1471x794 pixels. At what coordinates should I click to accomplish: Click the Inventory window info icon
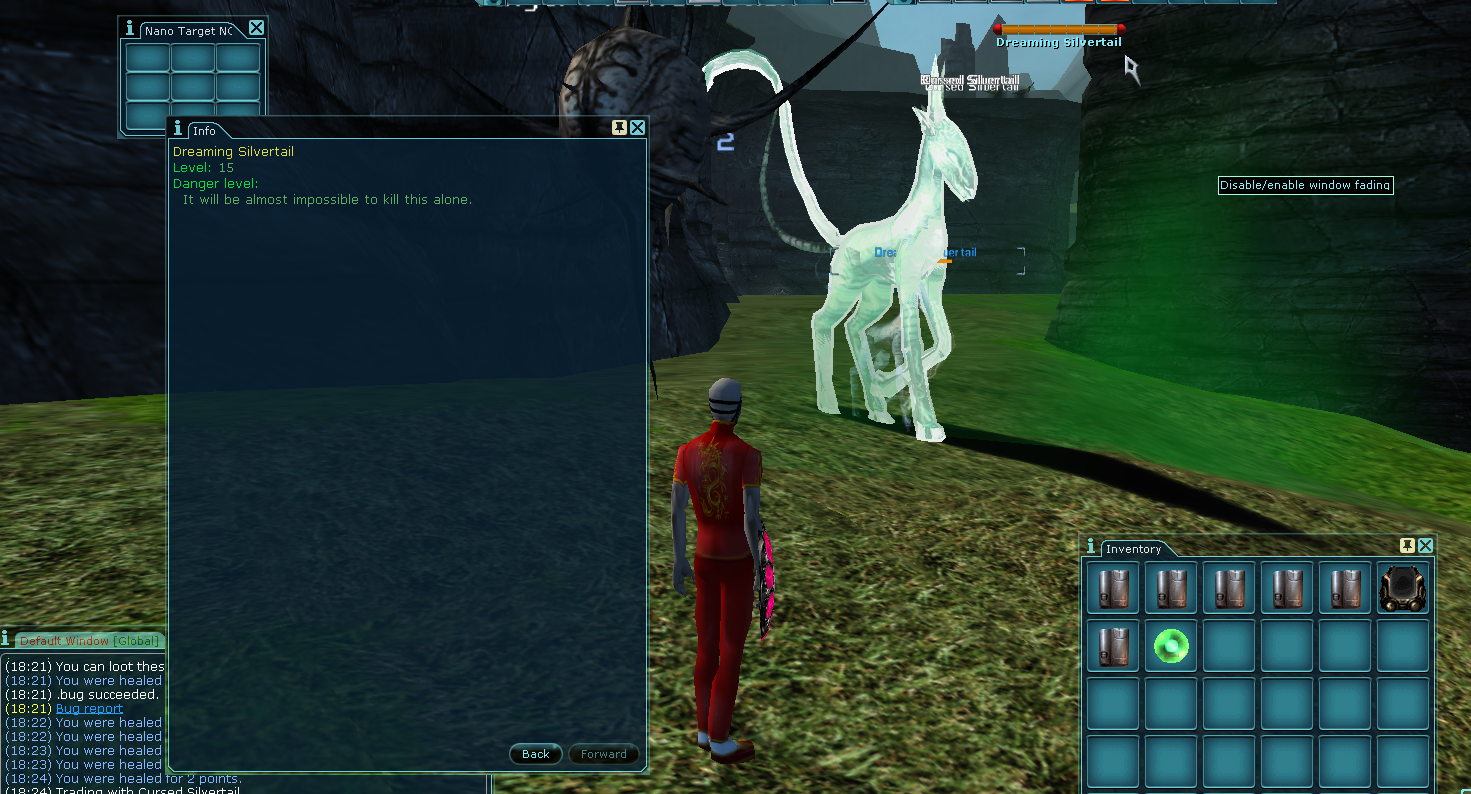[1091, 547]
